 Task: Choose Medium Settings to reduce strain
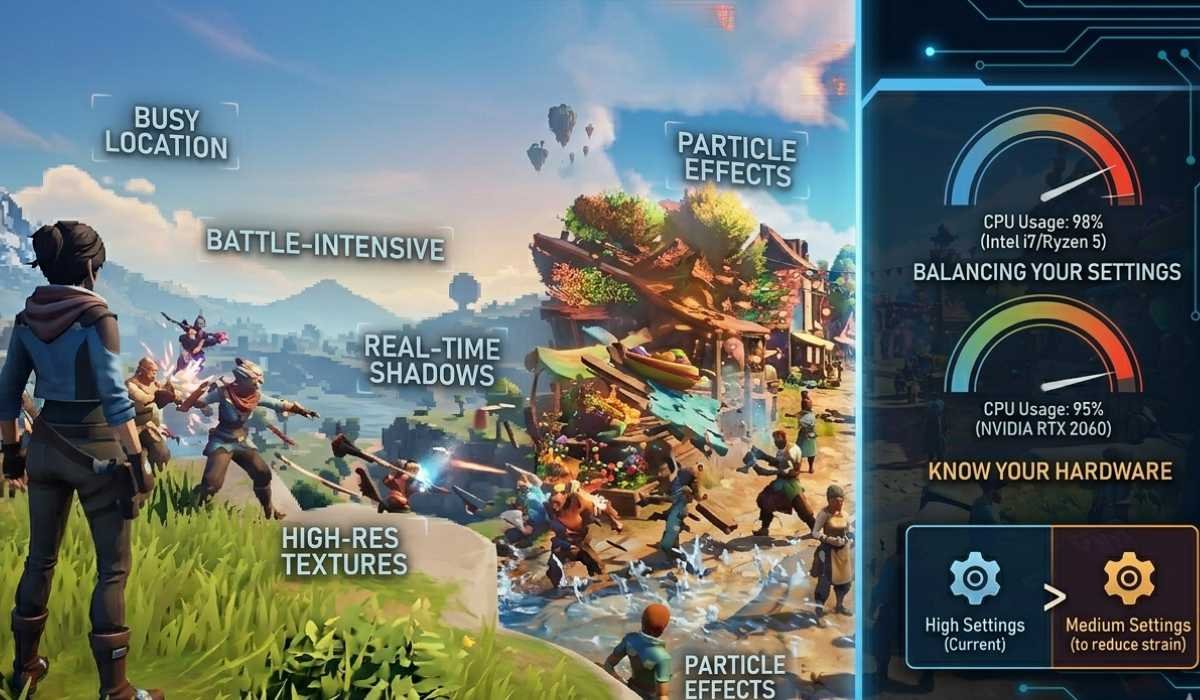click(x=1127, y=597)
